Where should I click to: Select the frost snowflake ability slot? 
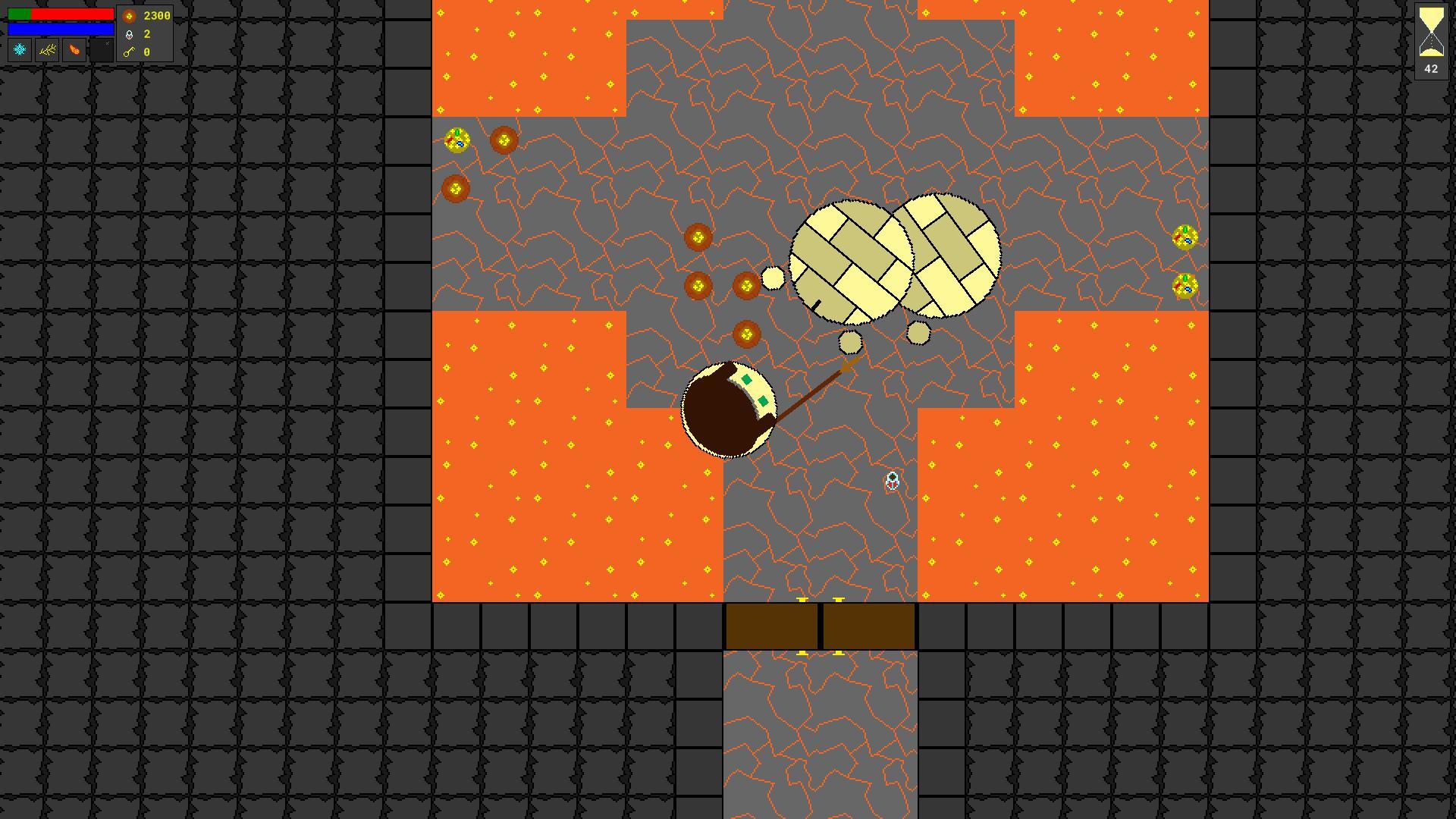(x=20, y=50)
